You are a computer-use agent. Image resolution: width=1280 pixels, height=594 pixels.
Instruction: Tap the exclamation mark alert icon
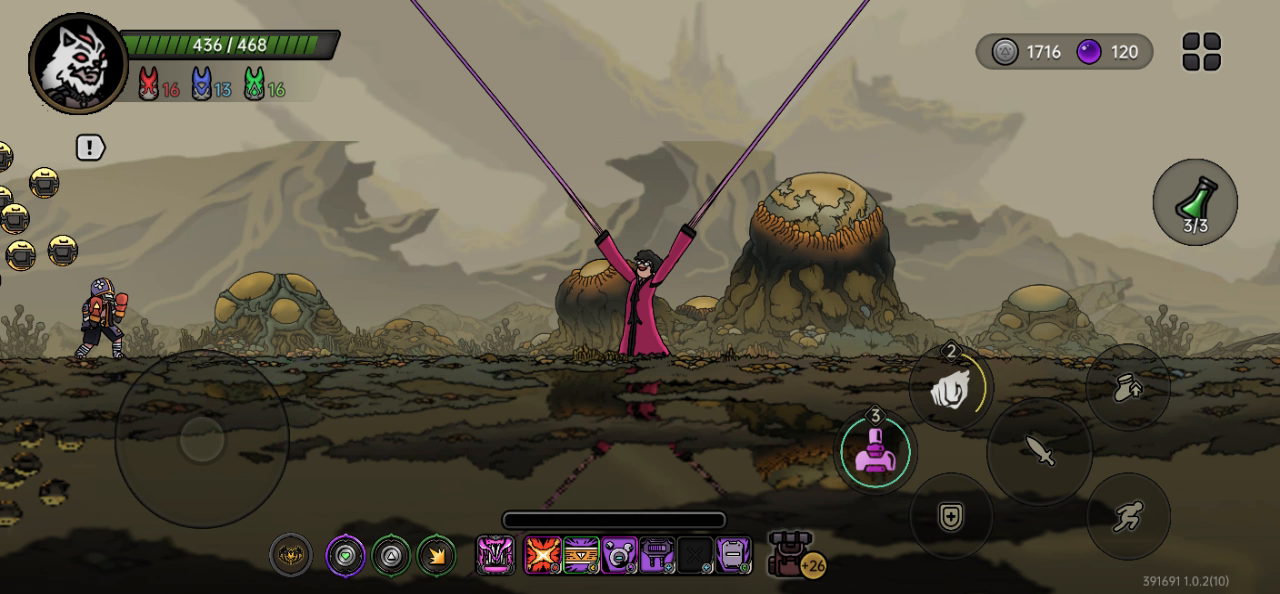91,148
